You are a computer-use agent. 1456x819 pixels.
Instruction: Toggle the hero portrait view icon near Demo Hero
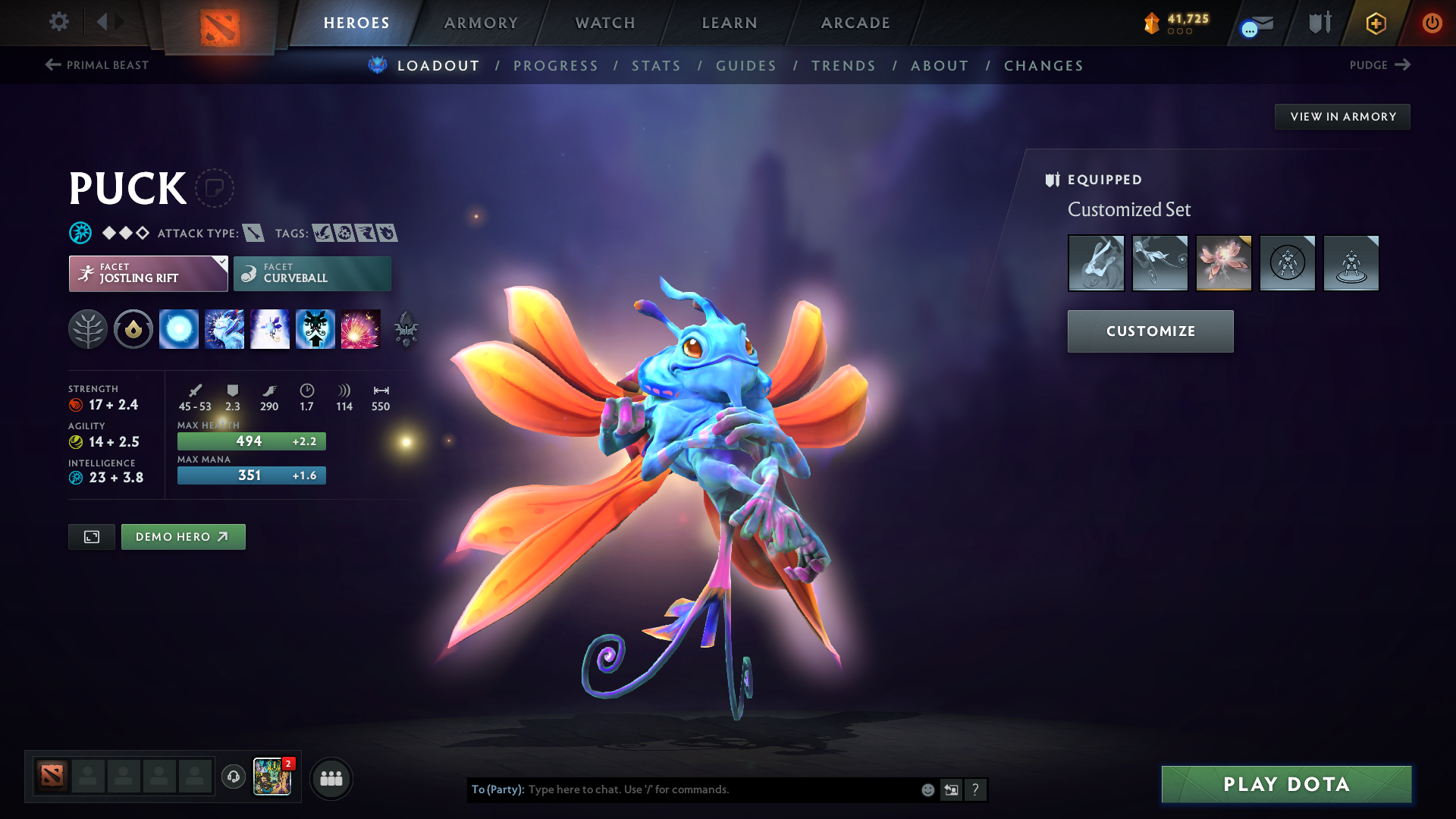(x=91, y=536)
